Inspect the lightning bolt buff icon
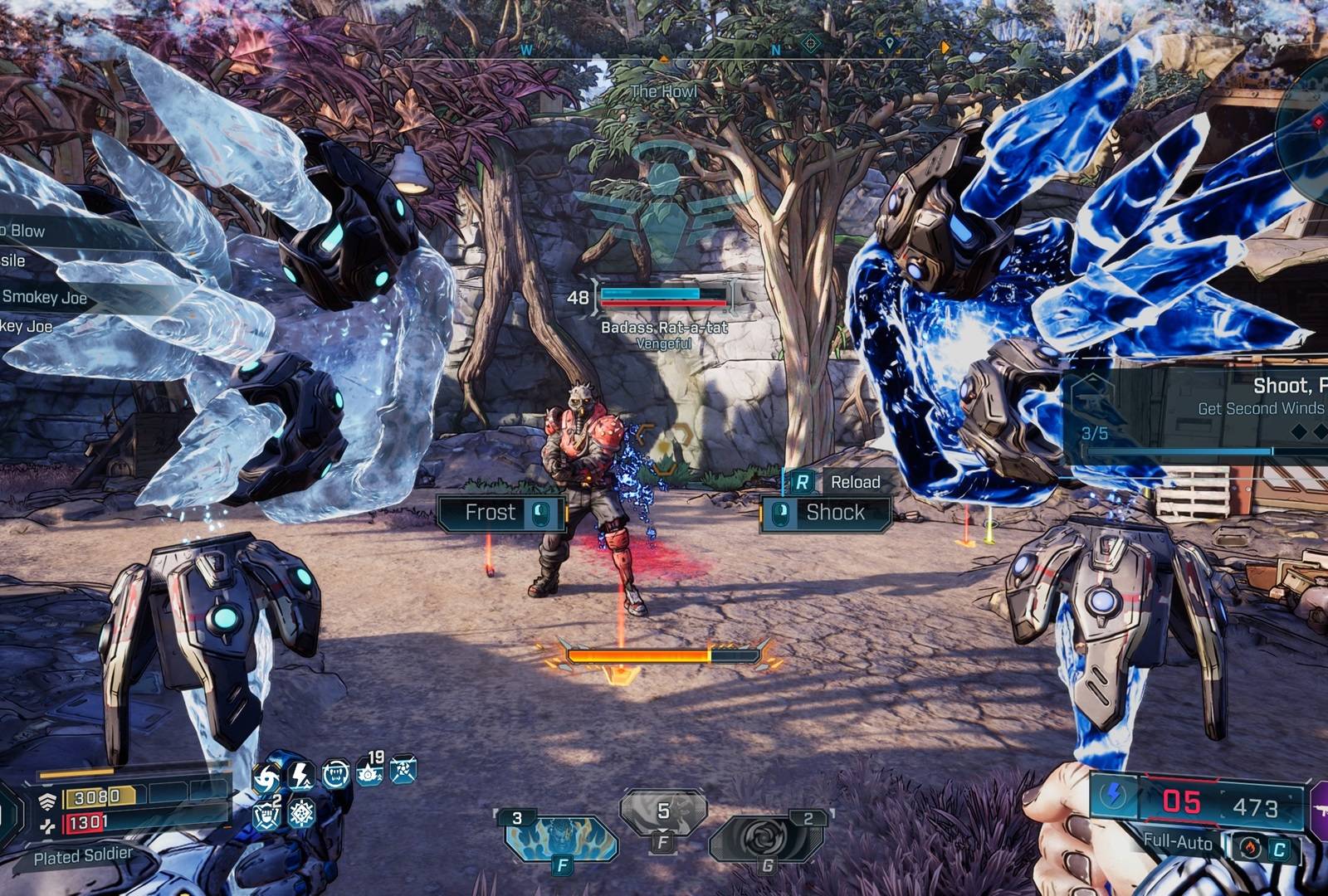 (x=300, y=776)
